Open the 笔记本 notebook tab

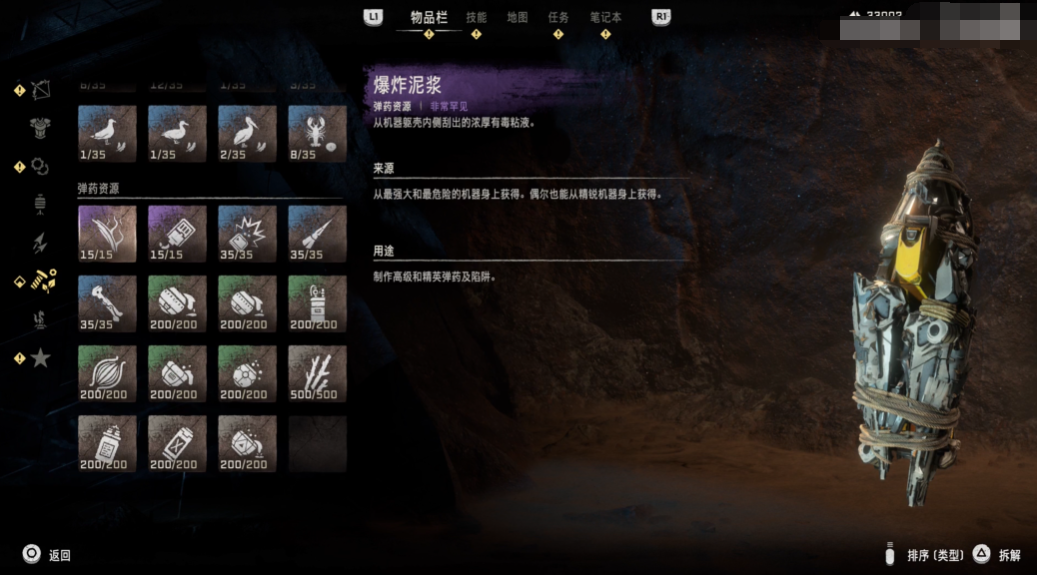(x=605, y=17)
